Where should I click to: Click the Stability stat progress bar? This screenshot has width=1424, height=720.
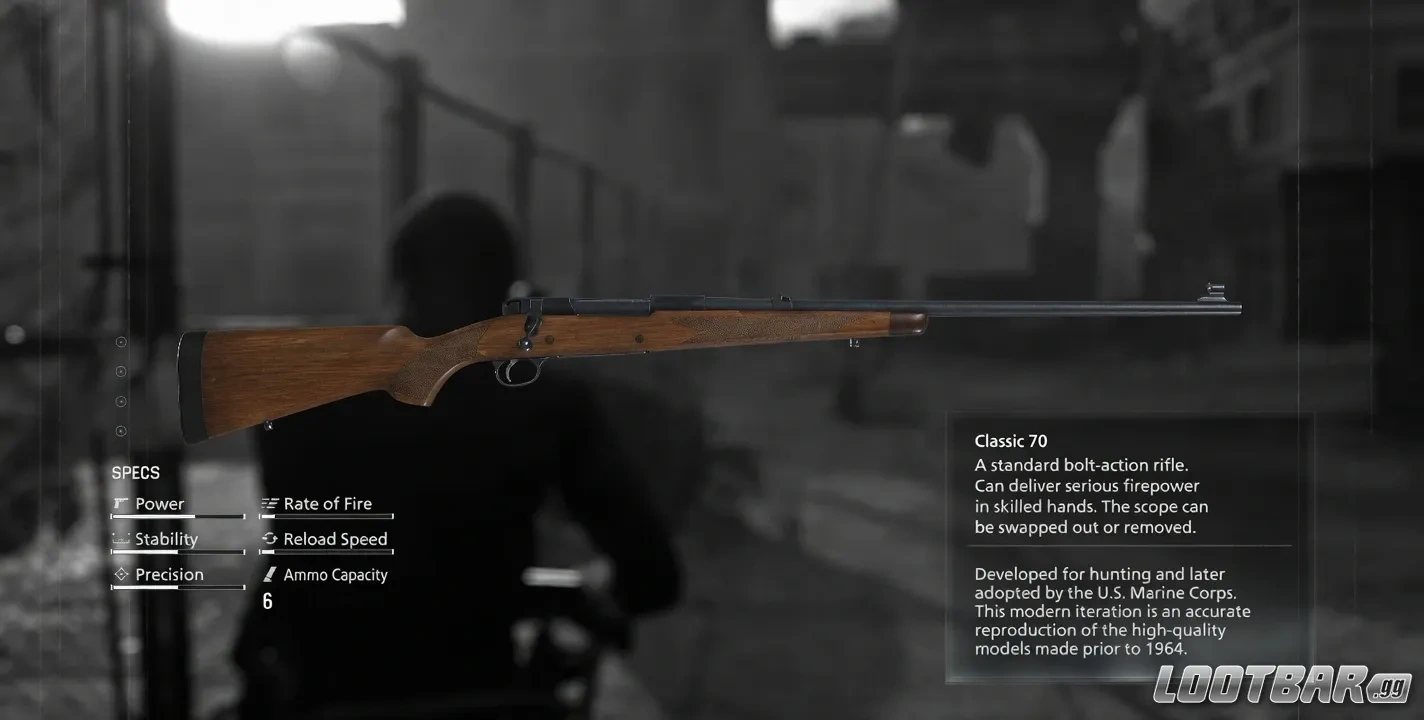point(178,552)
